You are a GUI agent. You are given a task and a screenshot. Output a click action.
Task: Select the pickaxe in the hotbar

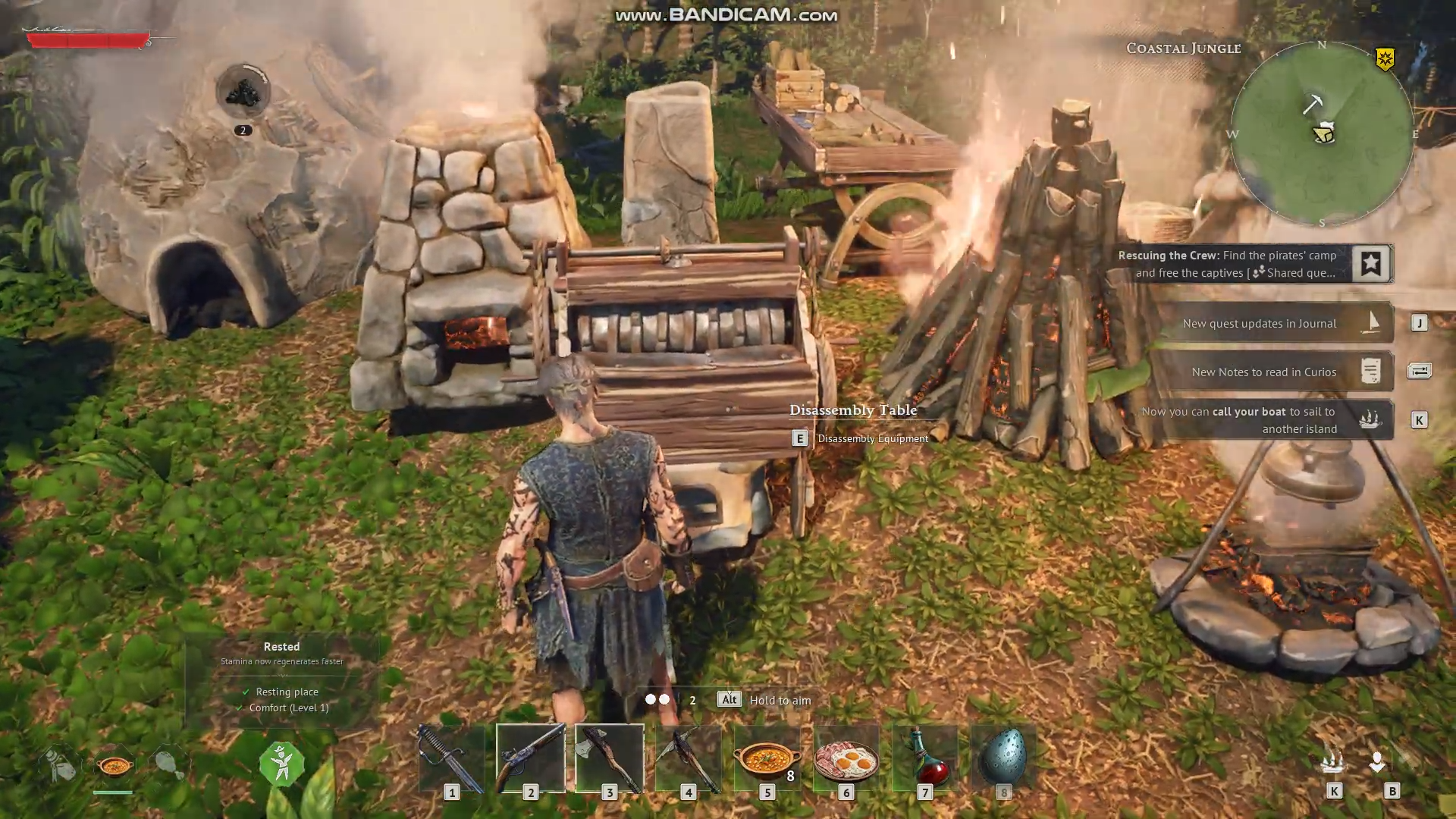pyautogui.click(x=689, y=758)
